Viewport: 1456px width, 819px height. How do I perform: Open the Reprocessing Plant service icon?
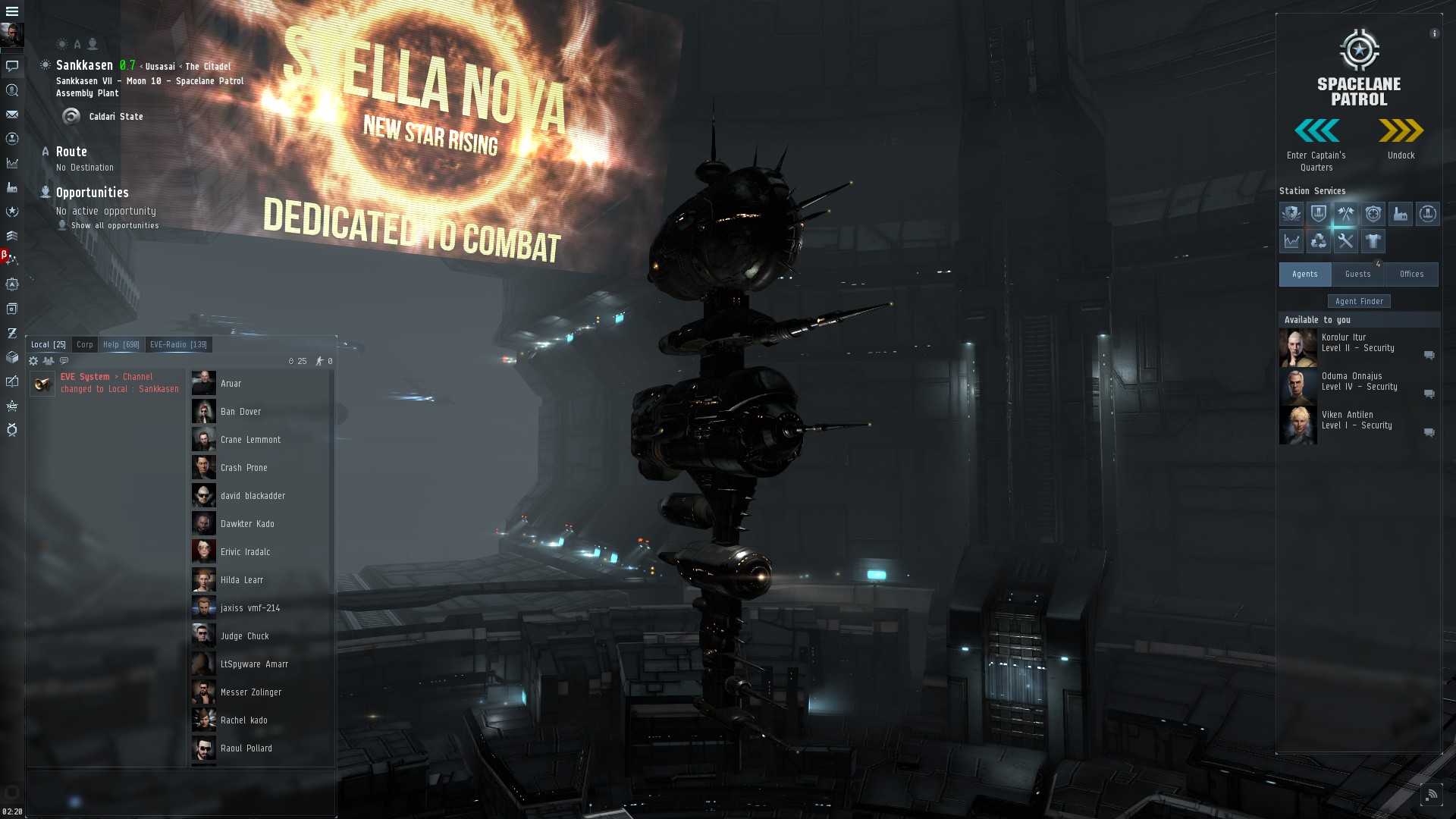(1319, 241)
